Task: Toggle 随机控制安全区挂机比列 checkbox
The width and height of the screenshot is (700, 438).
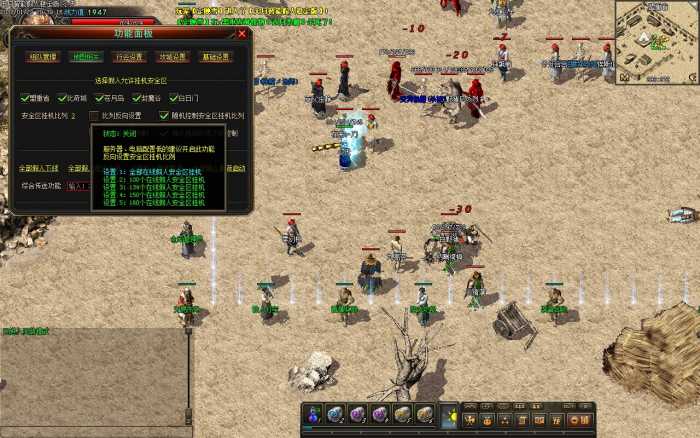Action: click(165, 116)
